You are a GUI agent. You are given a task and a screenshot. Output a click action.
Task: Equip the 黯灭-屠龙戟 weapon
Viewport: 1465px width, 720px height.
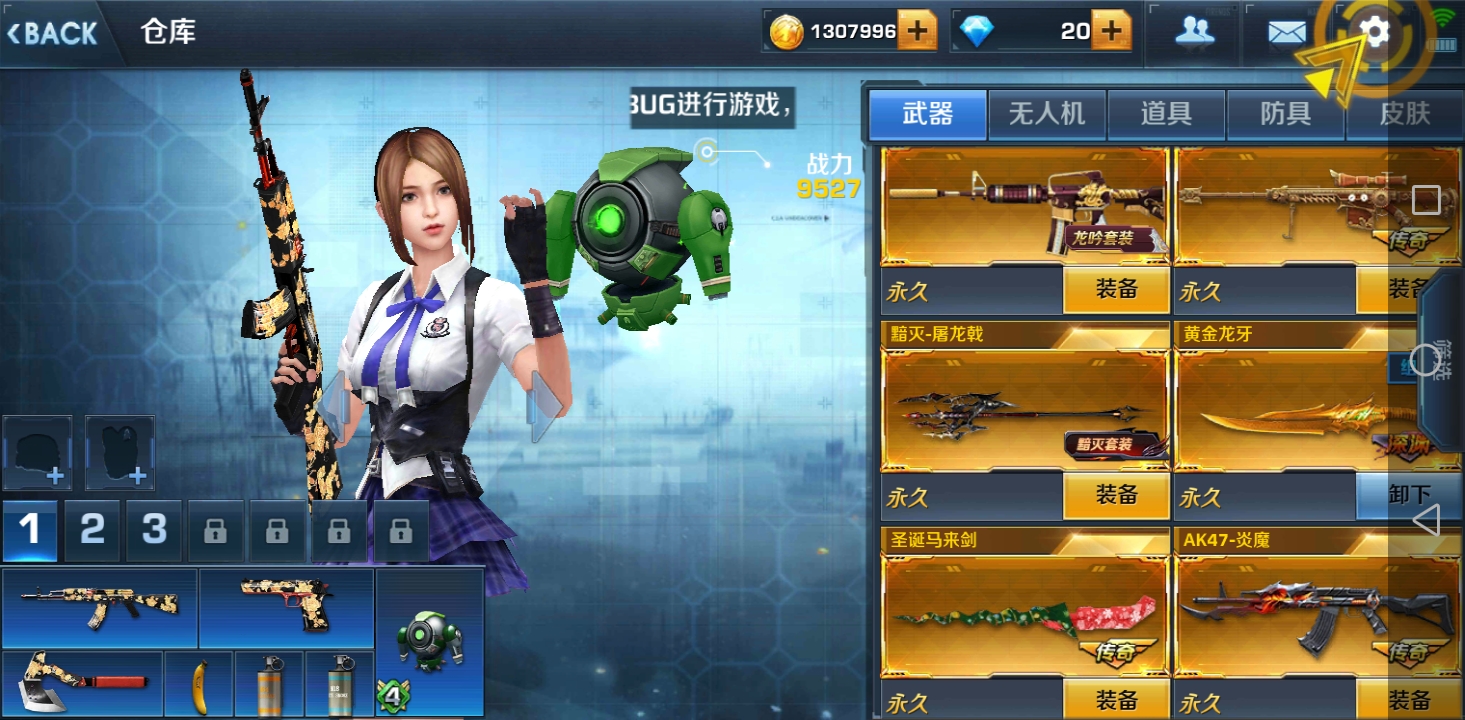click(x=1116, y=495)
